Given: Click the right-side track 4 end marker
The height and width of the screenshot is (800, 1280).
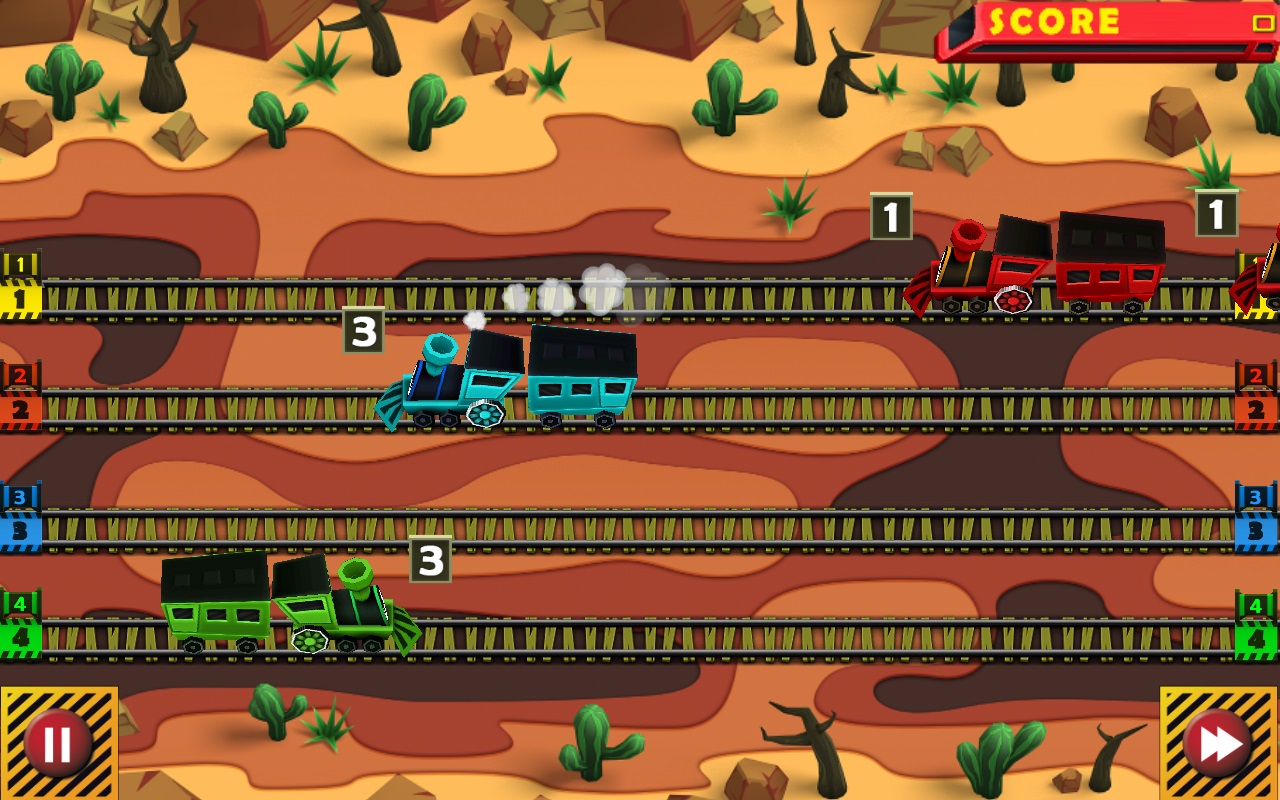Looking at the screenshot, I should tap(1263, 620).
